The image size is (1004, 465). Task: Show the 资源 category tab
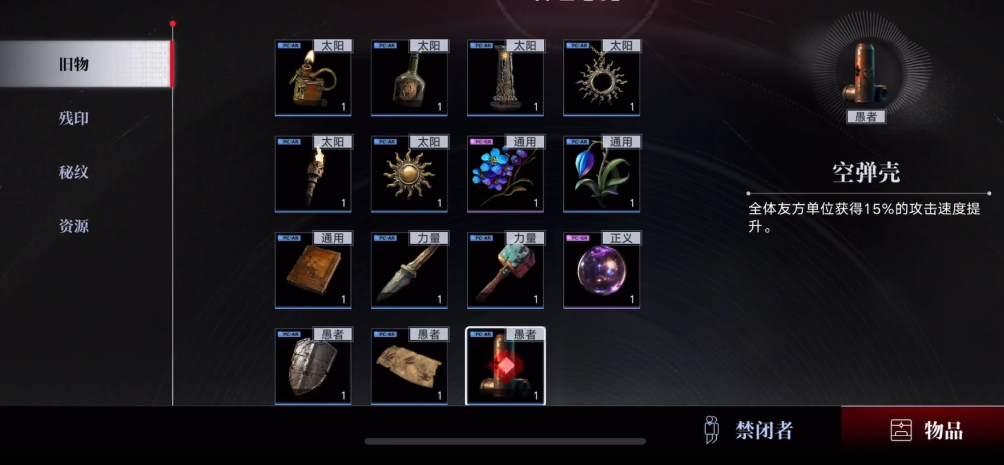(x=75, y=226)
